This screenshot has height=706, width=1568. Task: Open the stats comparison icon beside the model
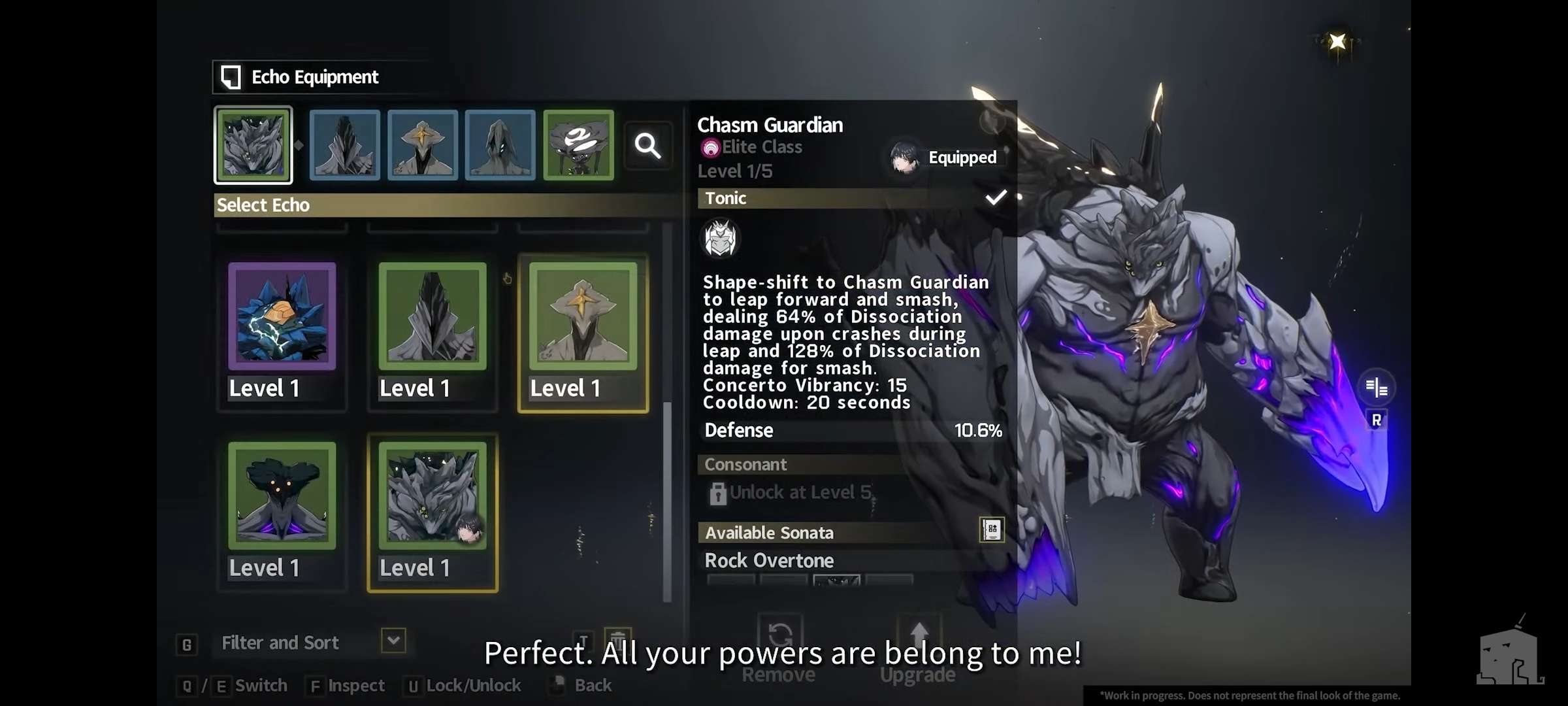point(1377,388)
